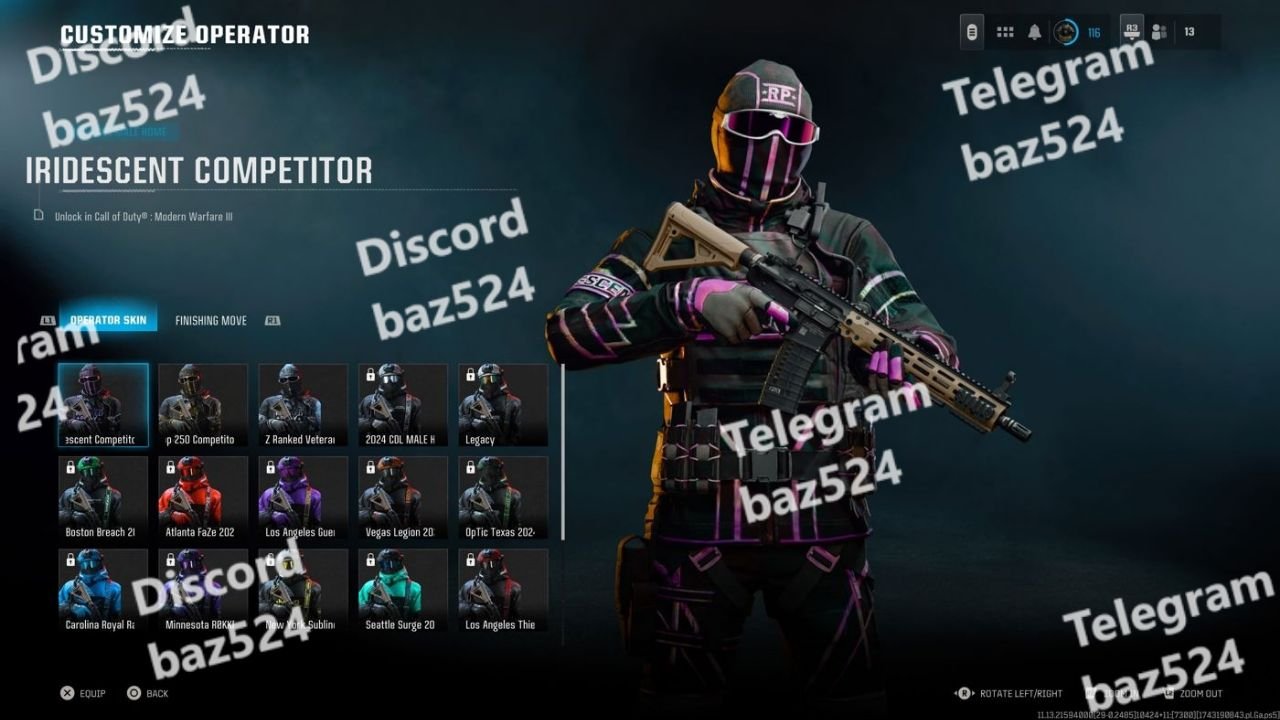Choose the Iridescent Competitor skin thumbnail
This screenshot has height=720, width=1280.
pos(103,404)
